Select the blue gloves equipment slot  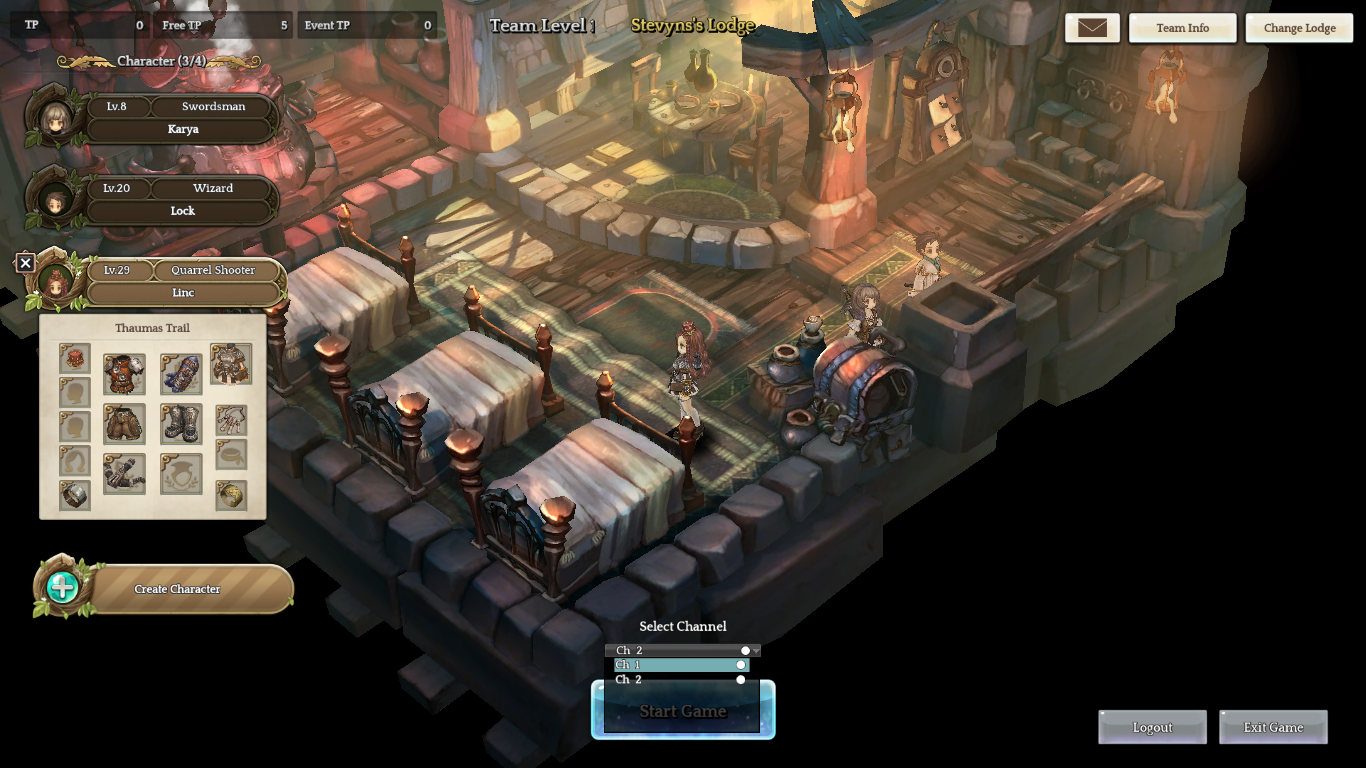[181, 374]
